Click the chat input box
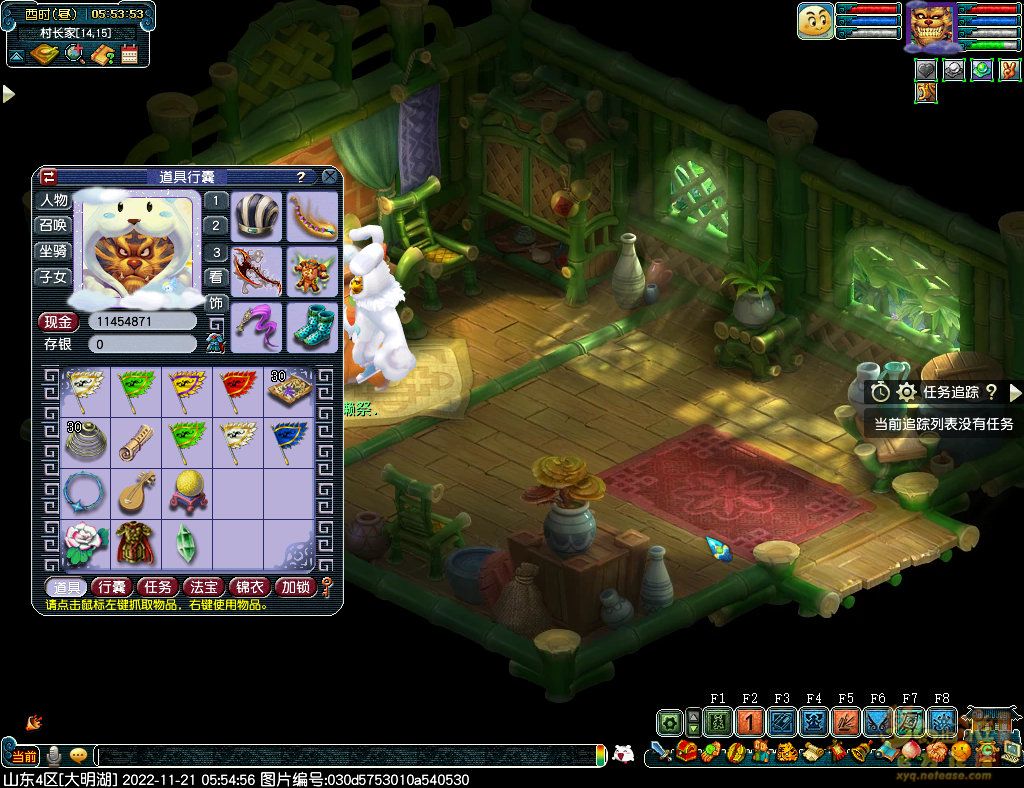The width and height of the screenshot is (1024, 788). [350, 756]
